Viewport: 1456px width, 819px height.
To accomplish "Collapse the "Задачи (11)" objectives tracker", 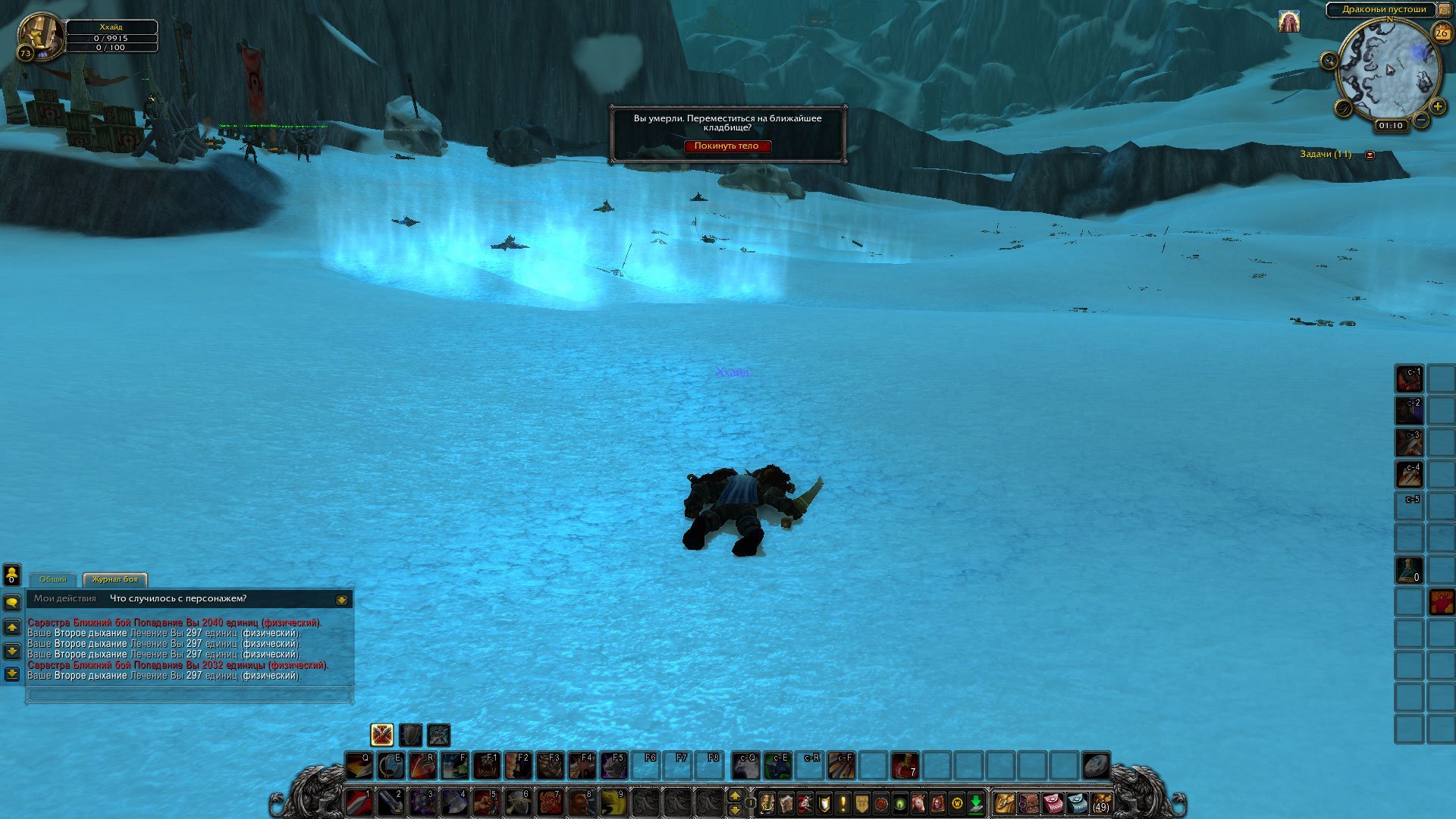I will 1370,155.
